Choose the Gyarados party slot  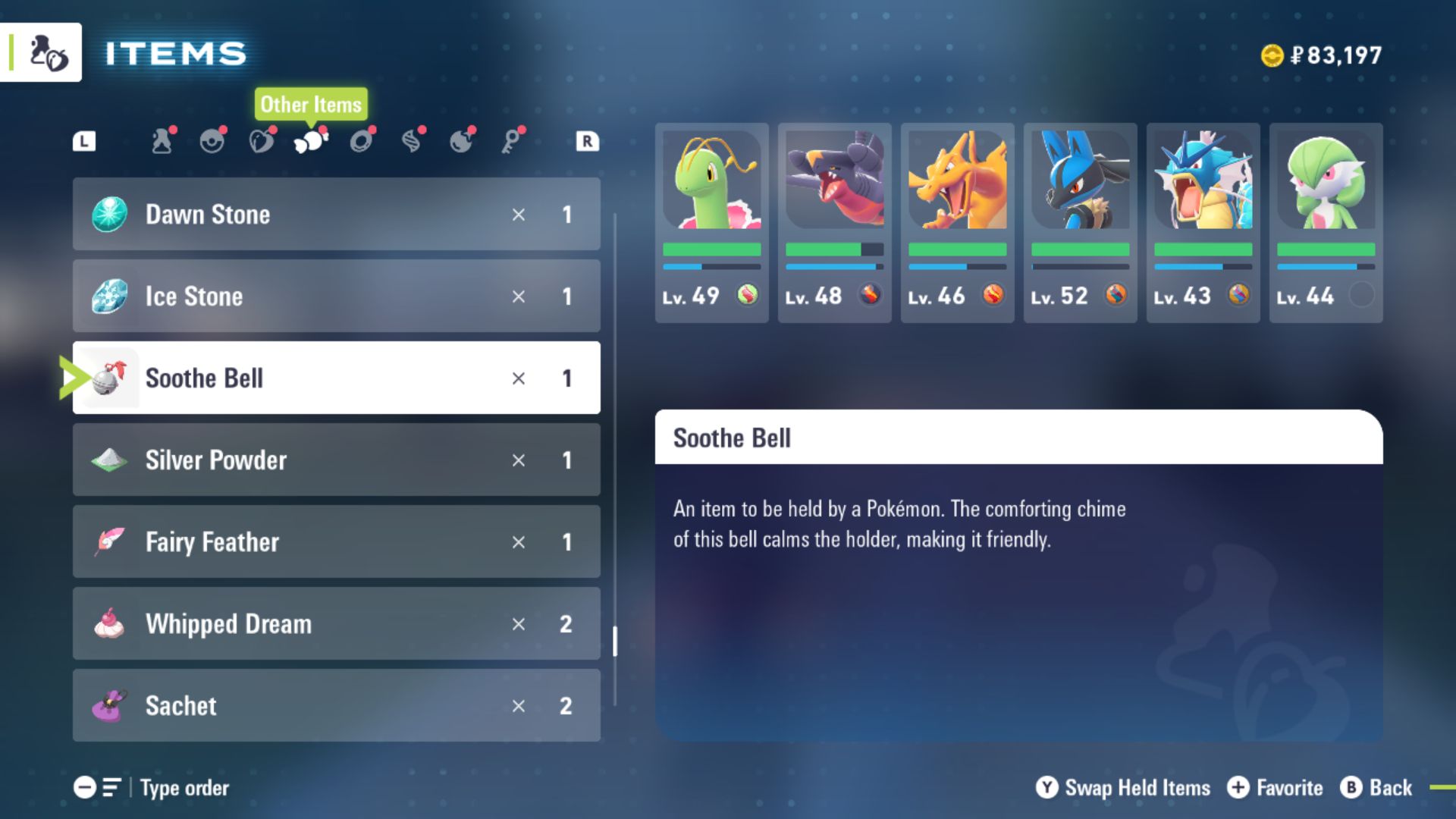point(1203,223)
